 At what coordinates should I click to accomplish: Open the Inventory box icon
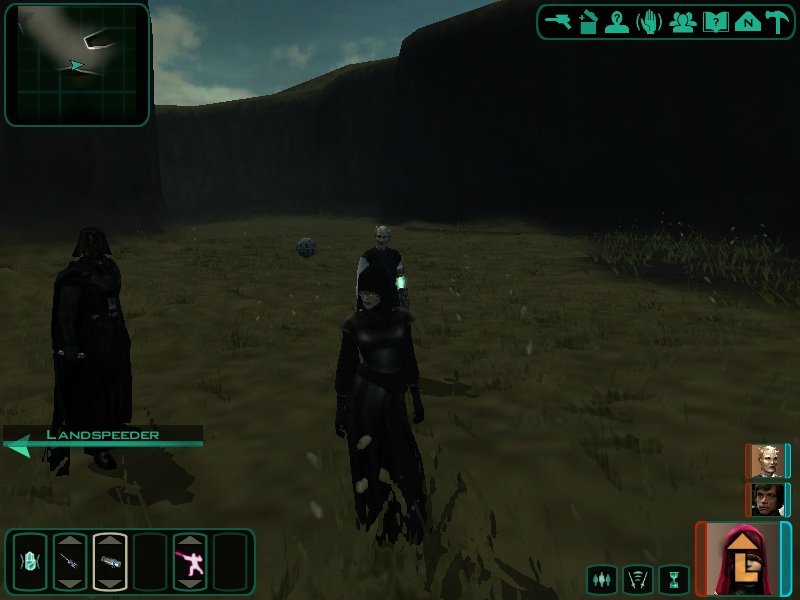point(588,22)
